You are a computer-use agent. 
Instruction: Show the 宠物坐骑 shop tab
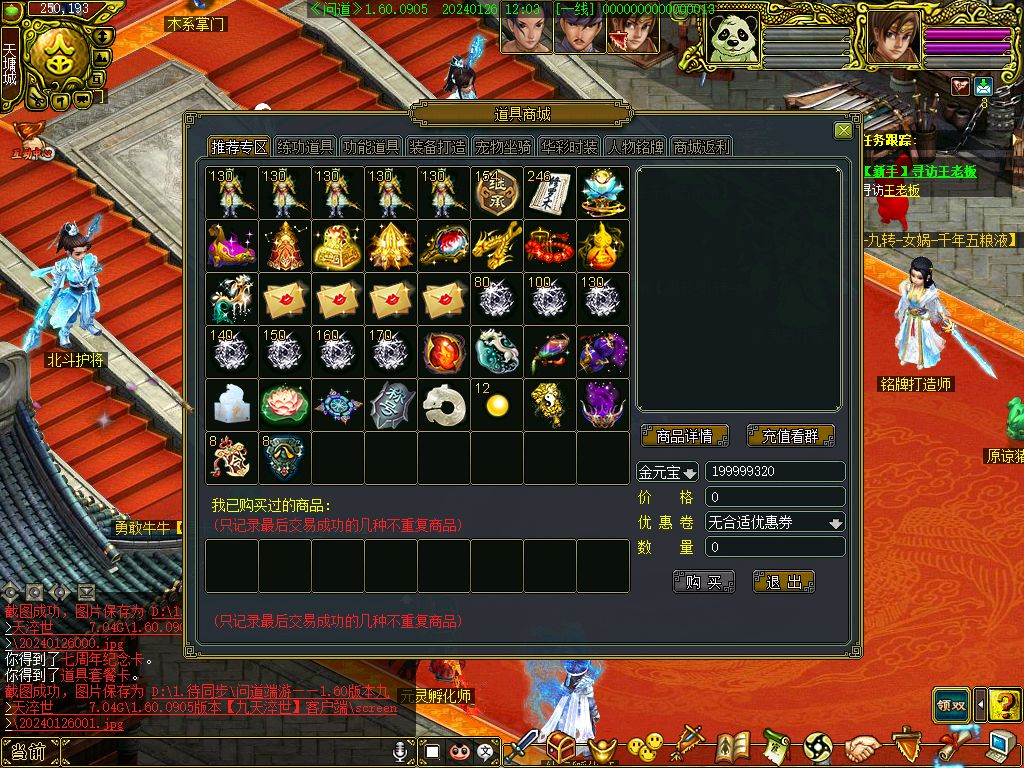(x=503, y=147)
